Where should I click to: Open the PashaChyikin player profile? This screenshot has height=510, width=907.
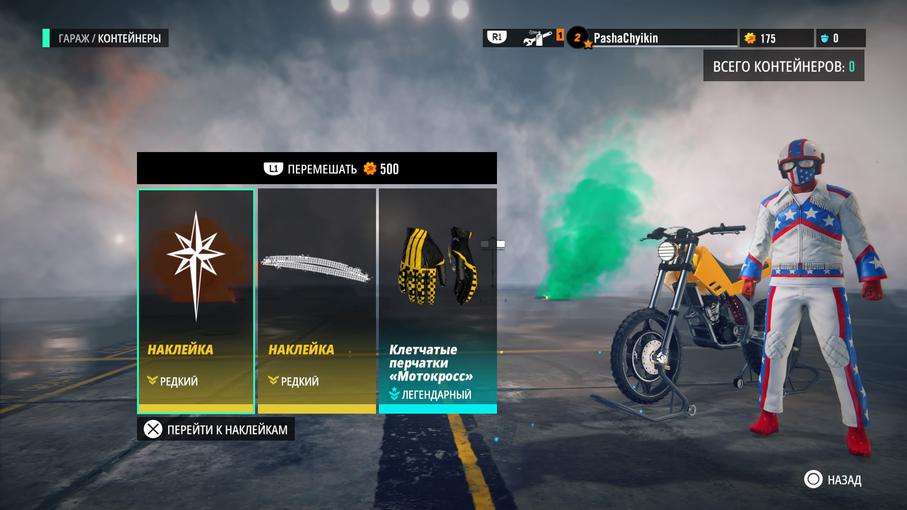tap(626, 38)
